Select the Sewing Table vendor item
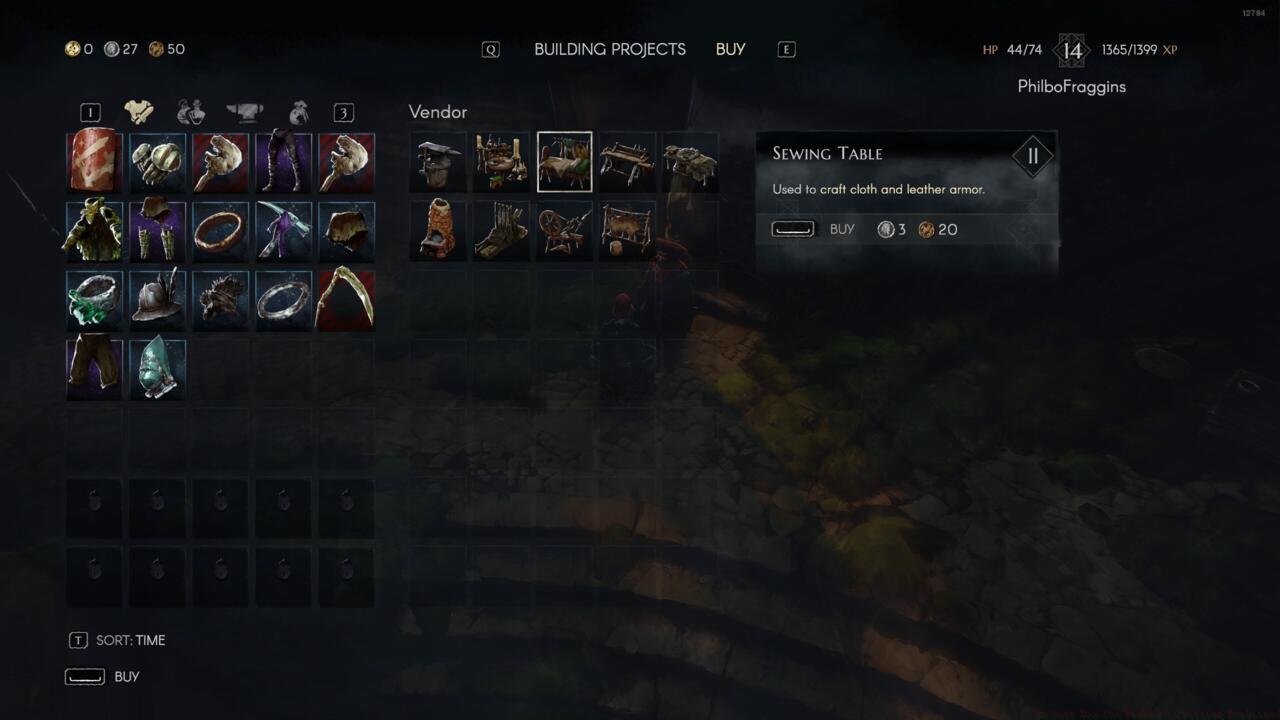 pos(564,160)
